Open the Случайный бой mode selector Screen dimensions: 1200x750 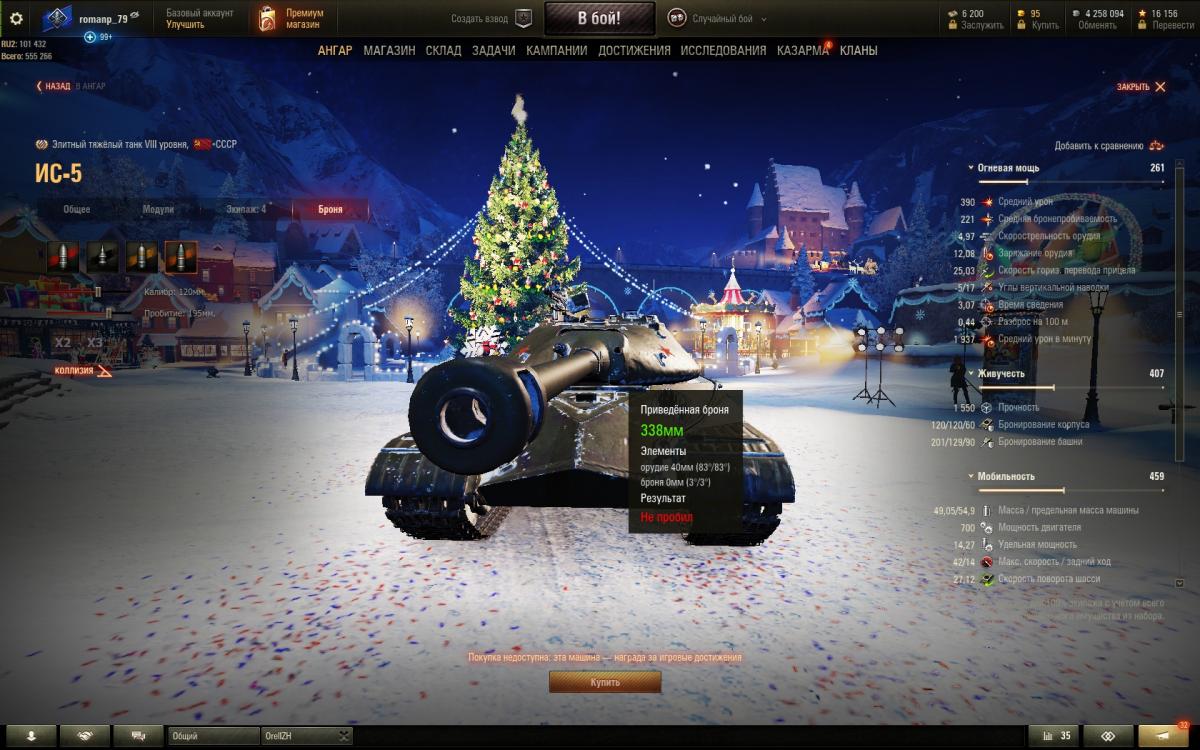click(713, 18)
